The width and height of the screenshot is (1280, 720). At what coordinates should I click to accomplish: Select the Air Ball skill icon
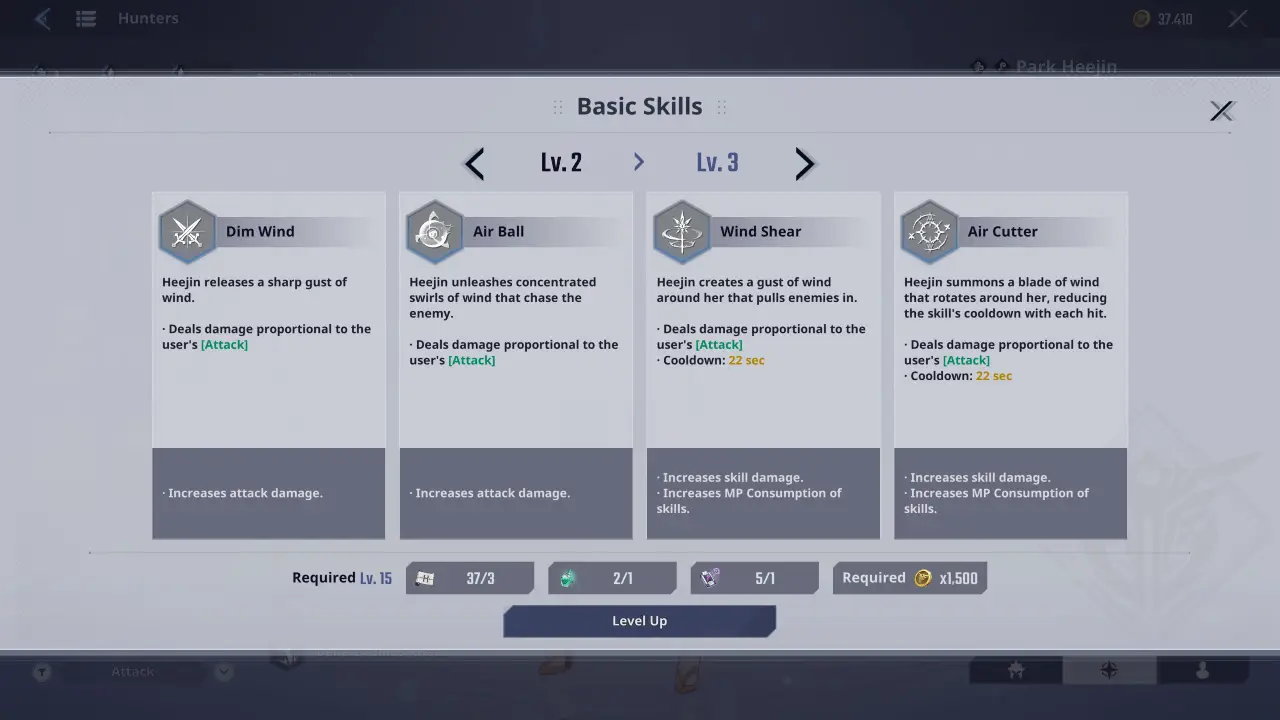(434, 230)
